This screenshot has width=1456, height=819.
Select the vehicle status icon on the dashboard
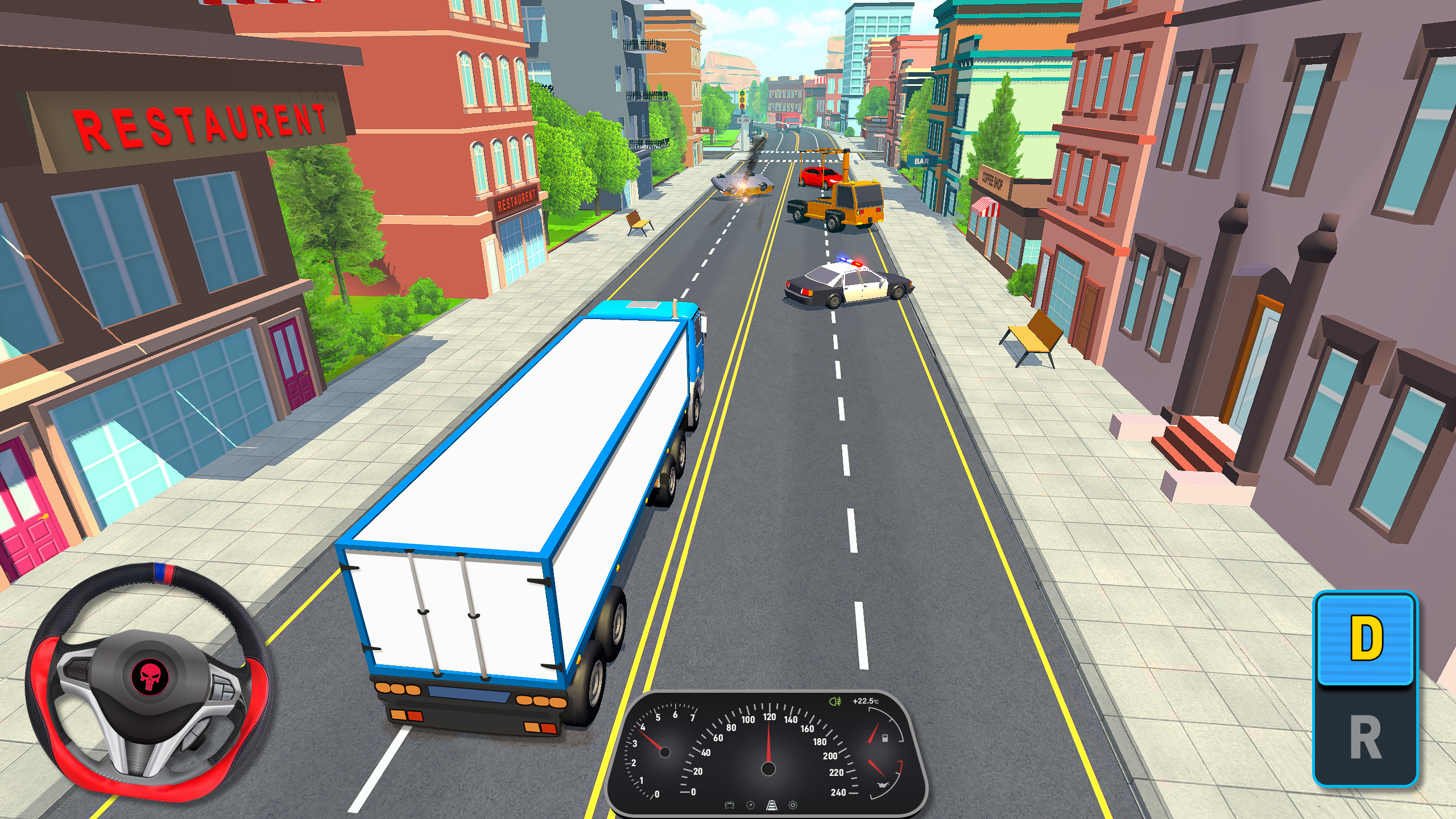pos(729,805)
